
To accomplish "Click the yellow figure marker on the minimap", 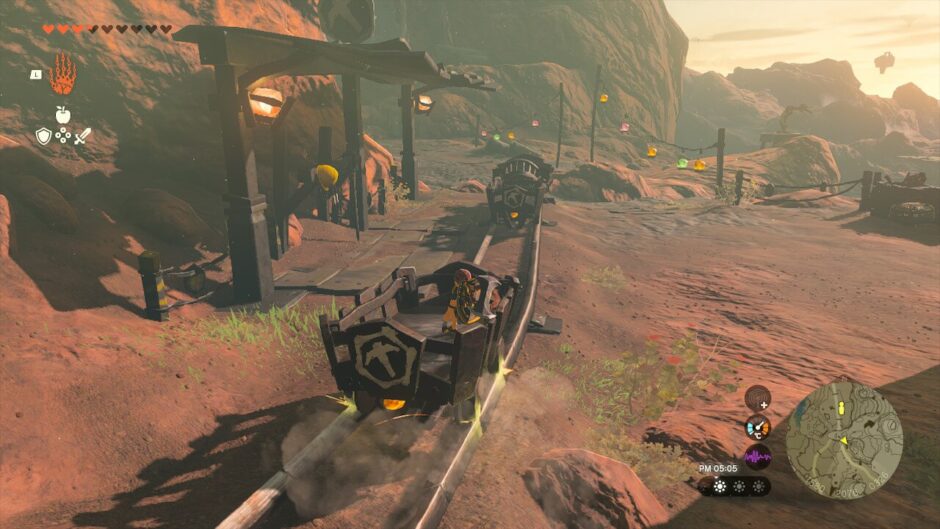I will tap(843, 409).
